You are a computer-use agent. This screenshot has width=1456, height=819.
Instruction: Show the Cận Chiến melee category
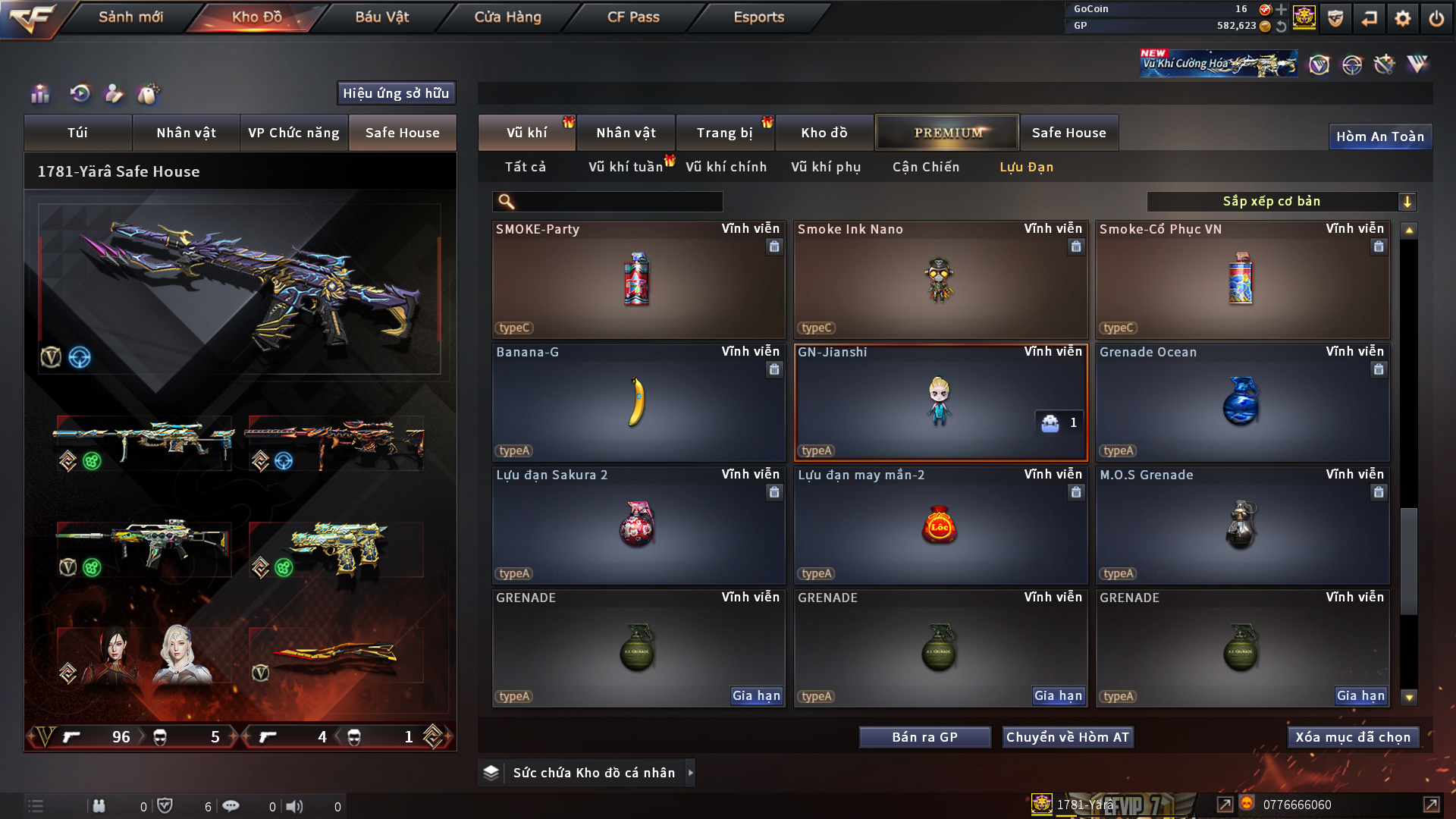[x=925, y=167]
